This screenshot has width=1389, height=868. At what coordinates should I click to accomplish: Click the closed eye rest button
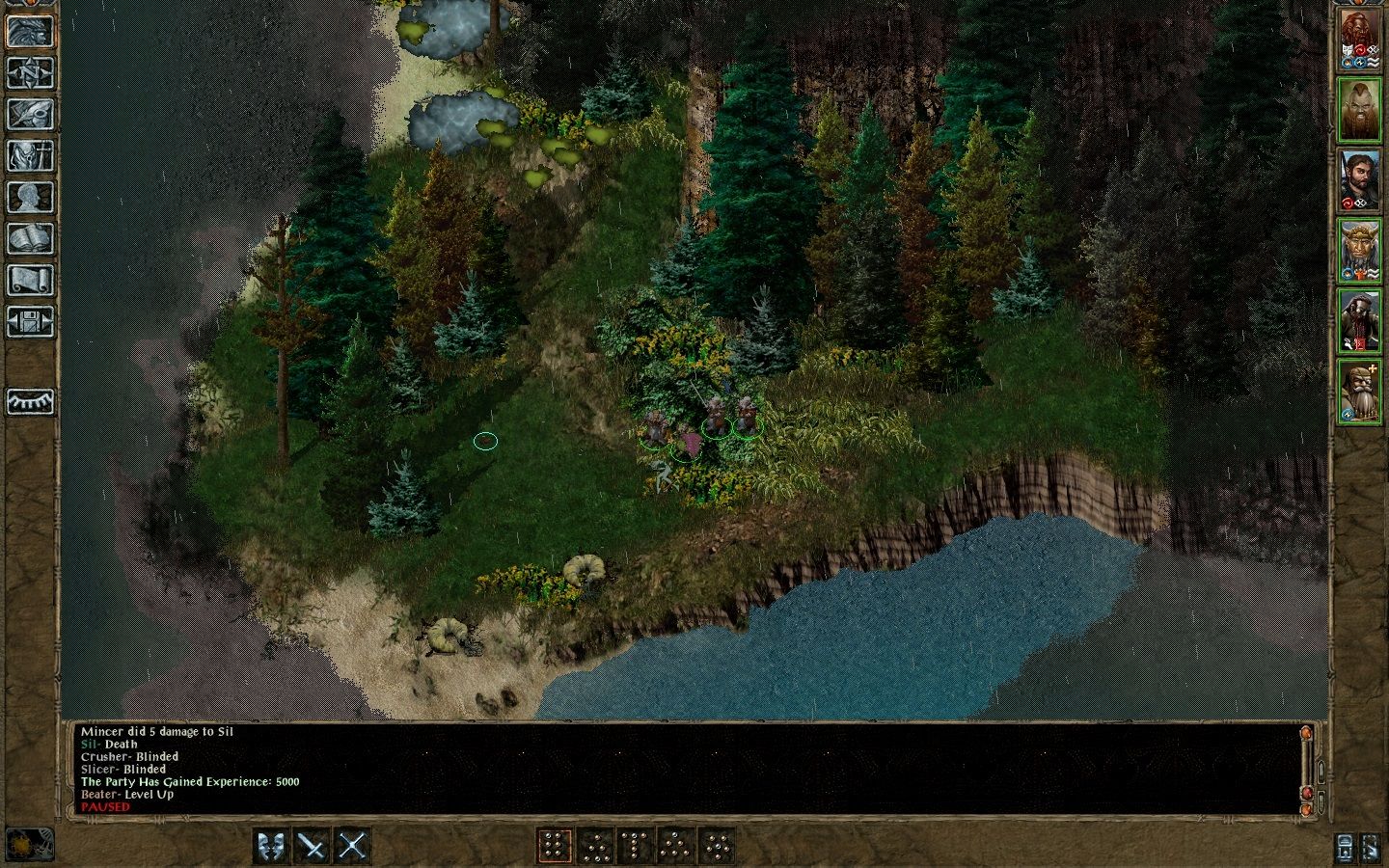coord(30,401)
